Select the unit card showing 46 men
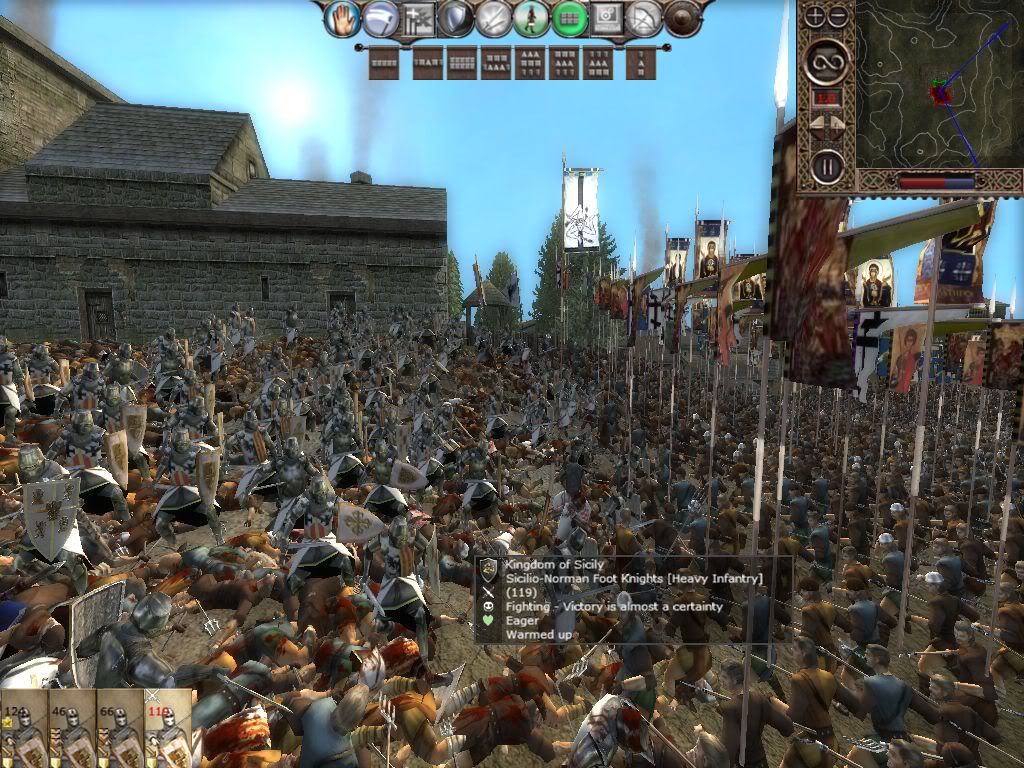This screenshot has height=768, width=1024. point(71,728)
